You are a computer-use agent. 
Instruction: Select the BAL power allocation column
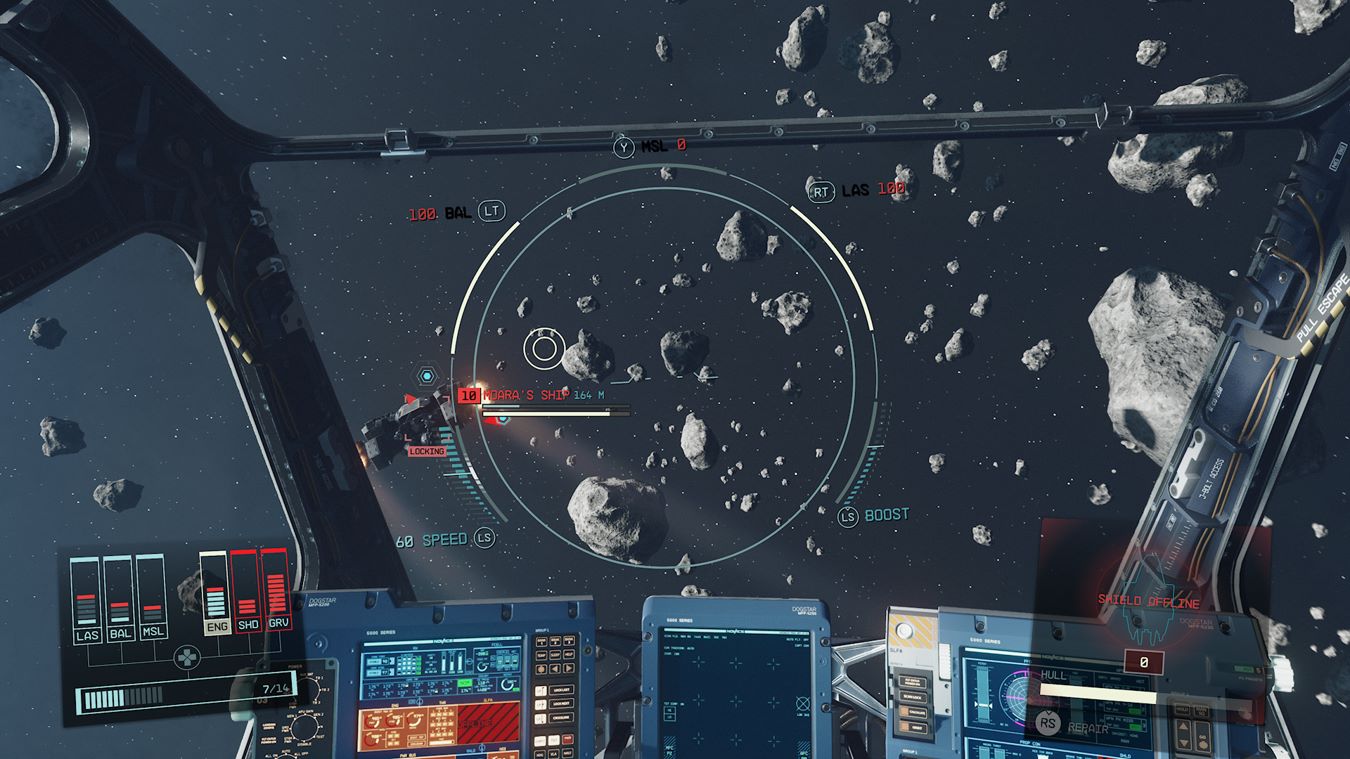119,599
